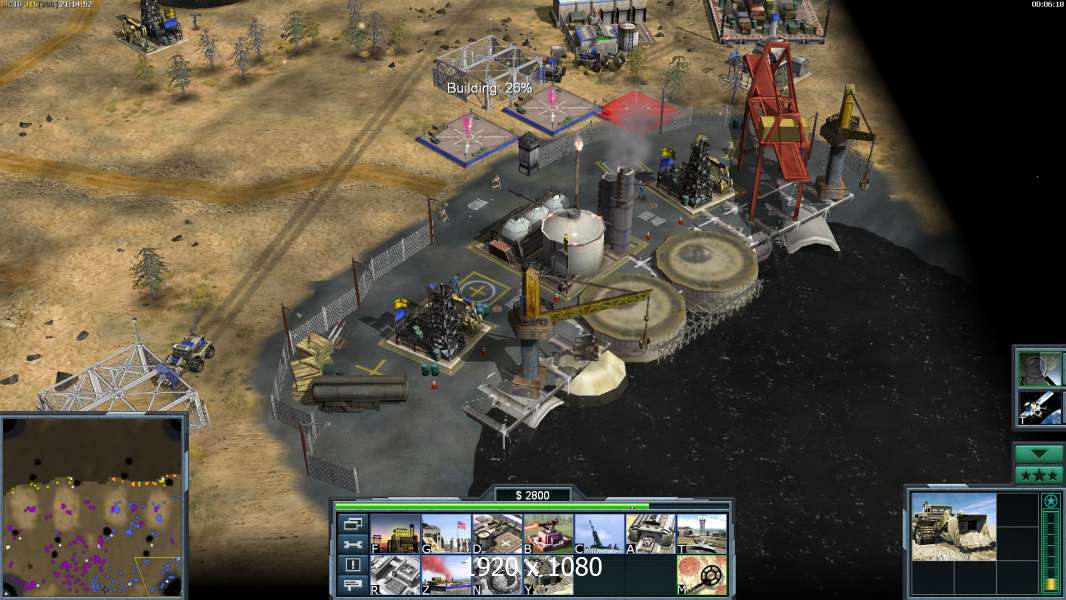The image size is (1066, 600).
Task: Open the overlapping windows button
Action: point(352,523)
